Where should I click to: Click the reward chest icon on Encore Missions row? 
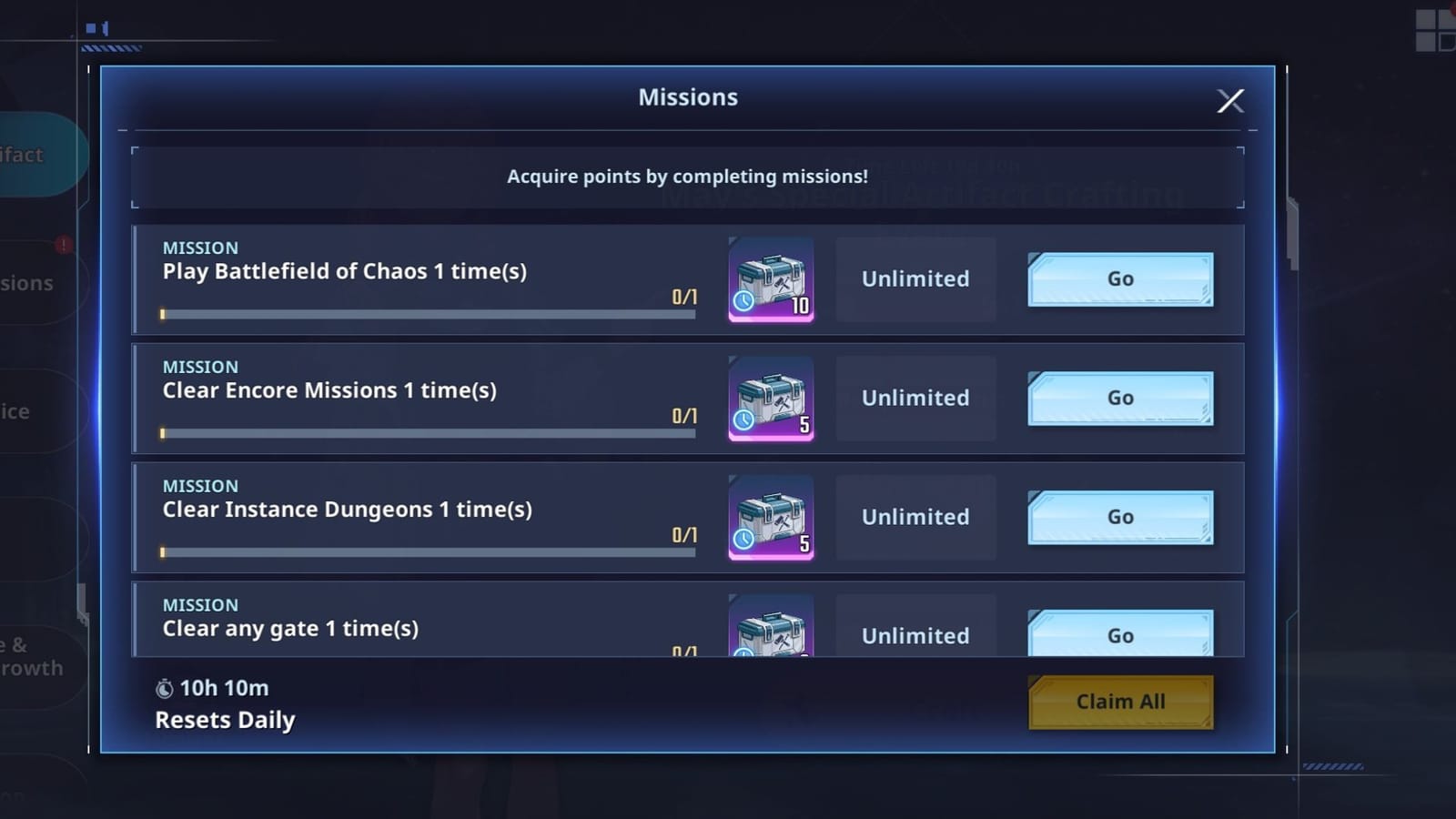[770, 399]
